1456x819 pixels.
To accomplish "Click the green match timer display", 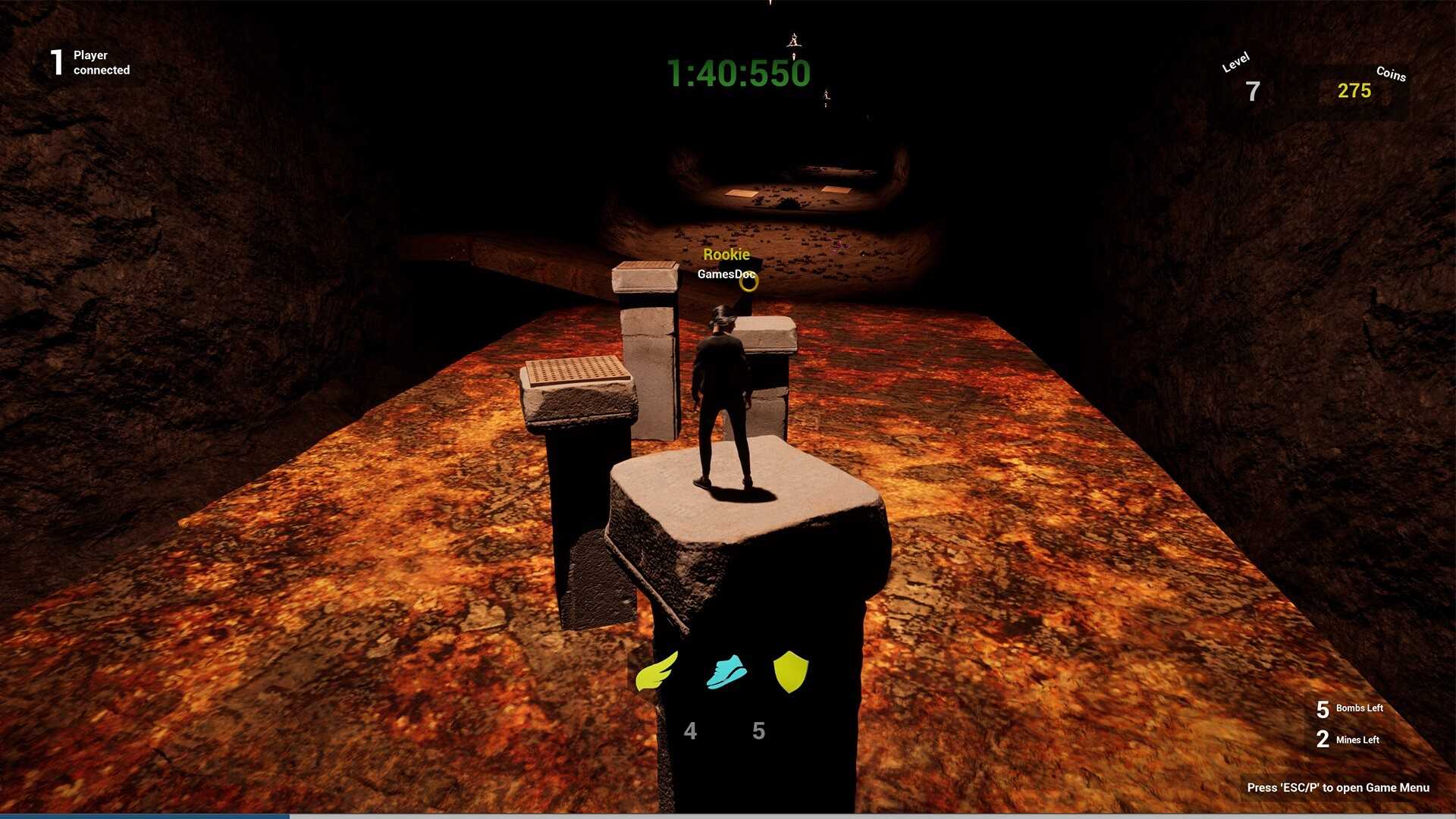I will pyautogui.click(x=739, y=74).
